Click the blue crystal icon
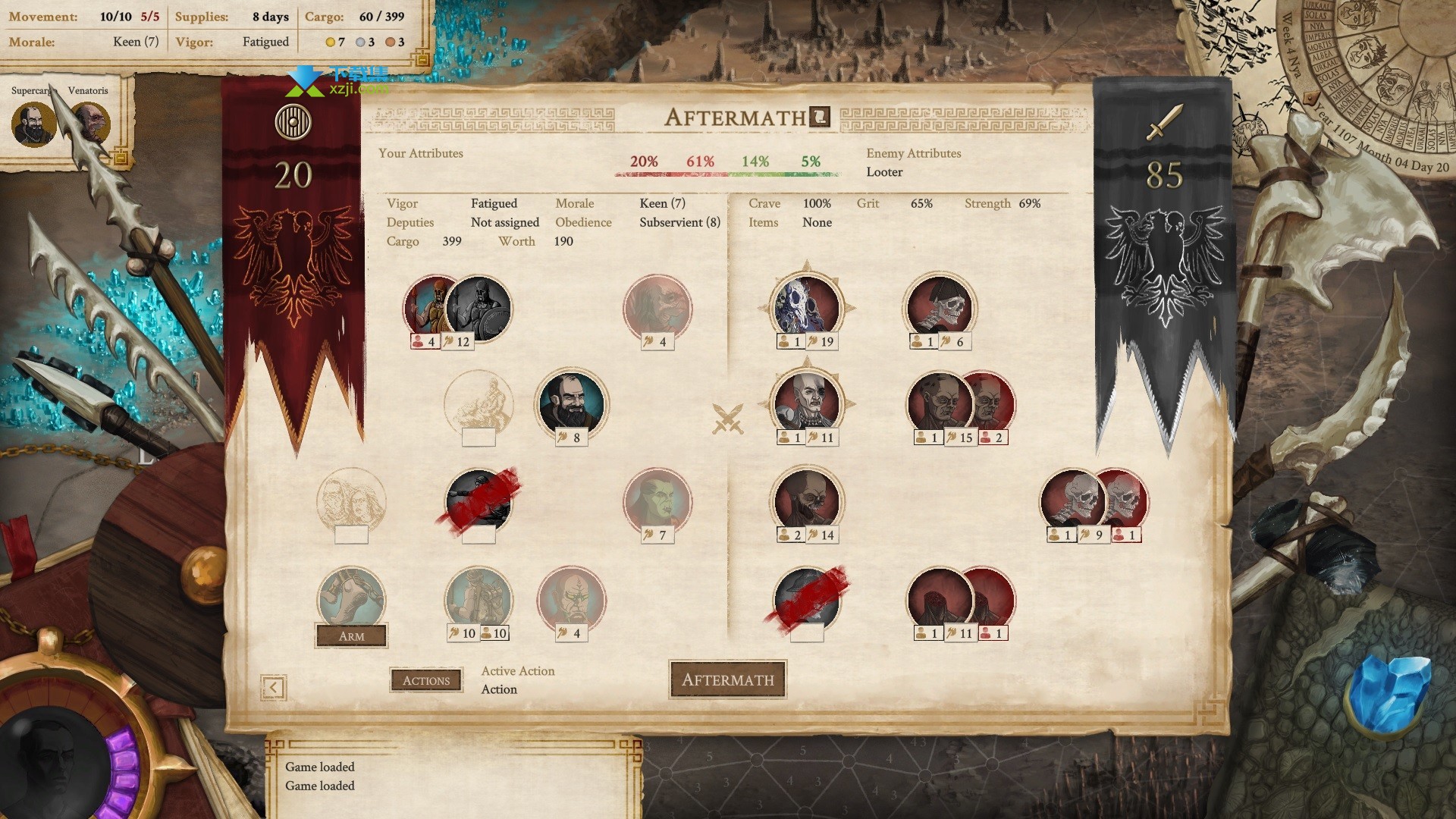This screenshot has height=819, width=1456. 1388,690
